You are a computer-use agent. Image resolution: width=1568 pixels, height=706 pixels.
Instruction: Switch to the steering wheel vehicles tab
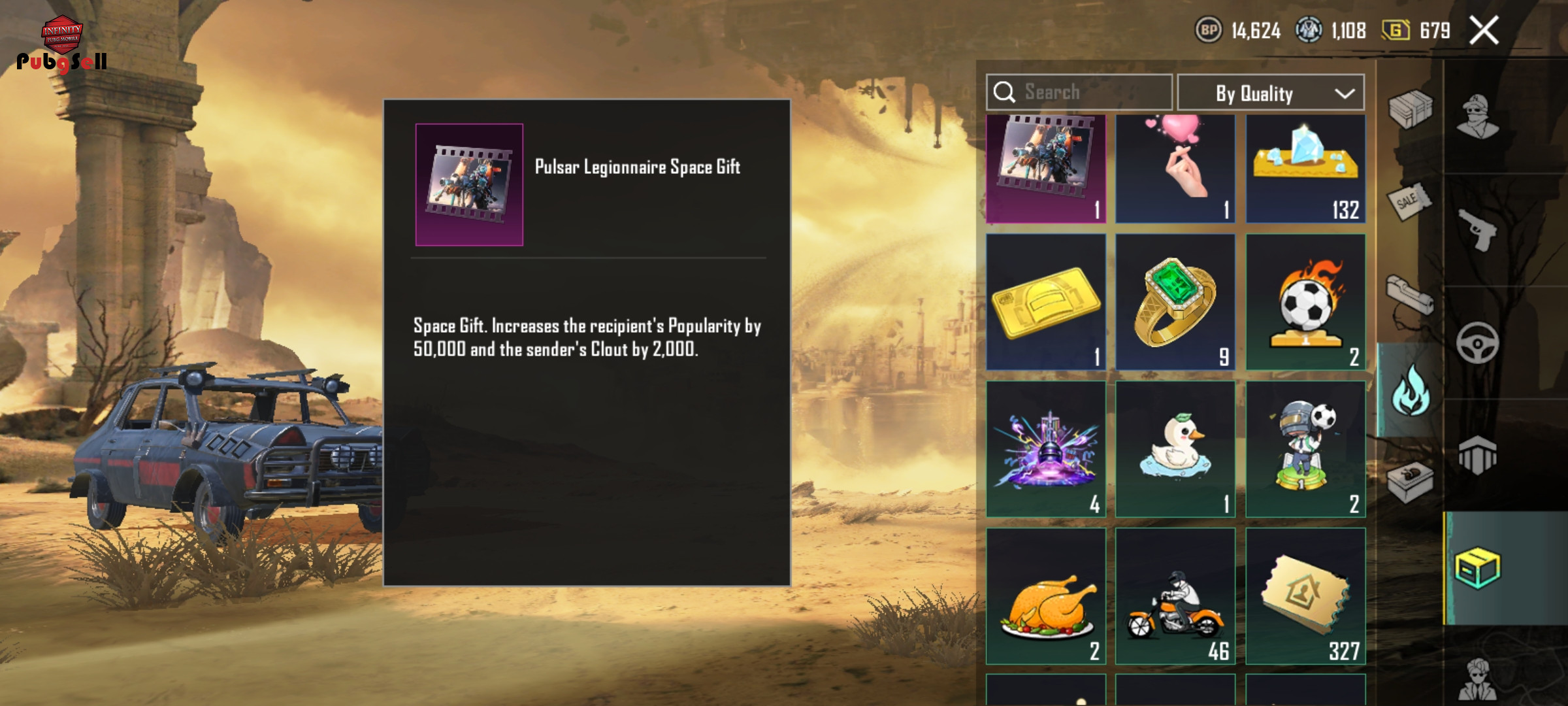(1478, 343)
